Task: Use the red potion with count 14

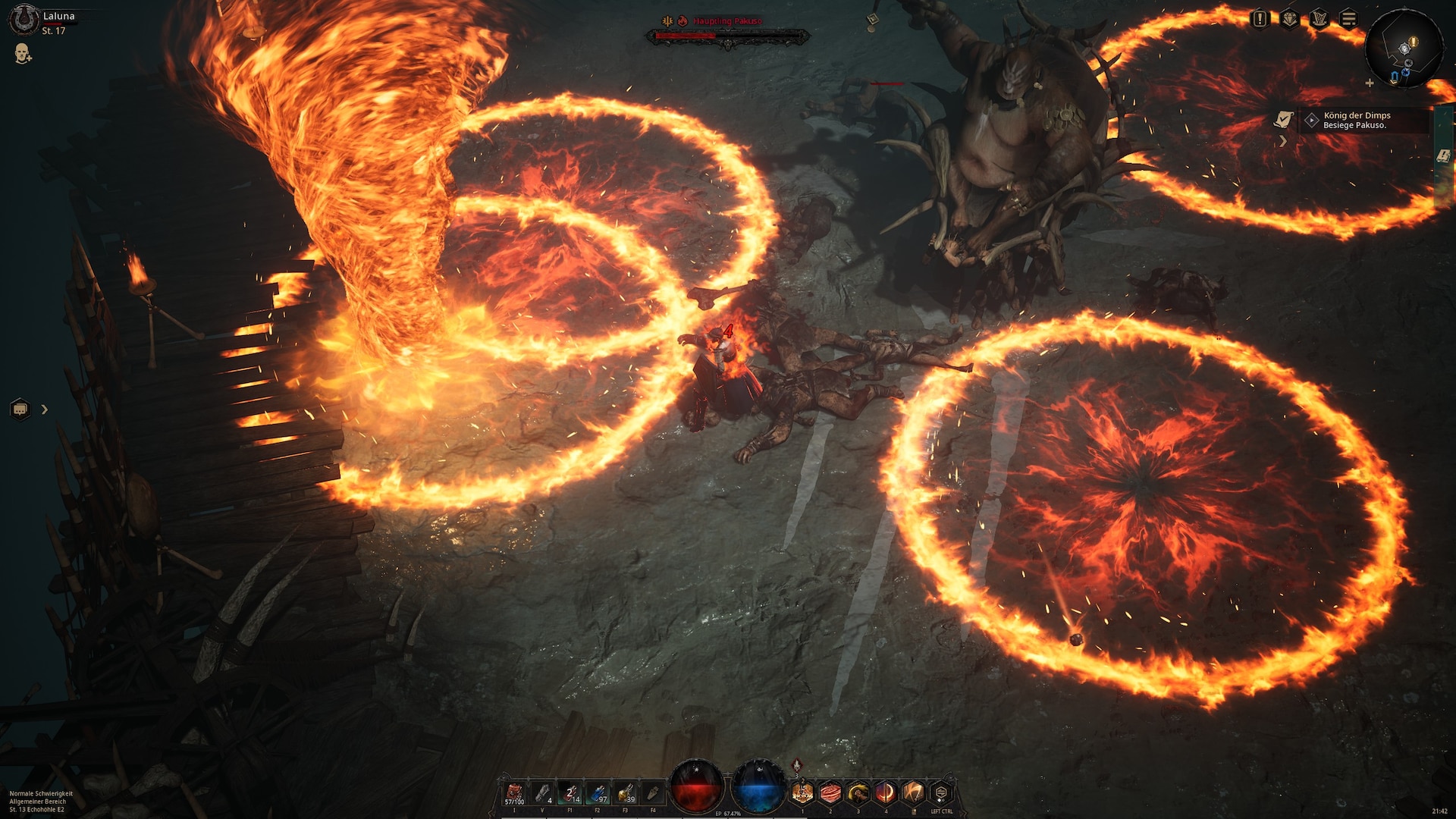Action: [x=570, y=794]
